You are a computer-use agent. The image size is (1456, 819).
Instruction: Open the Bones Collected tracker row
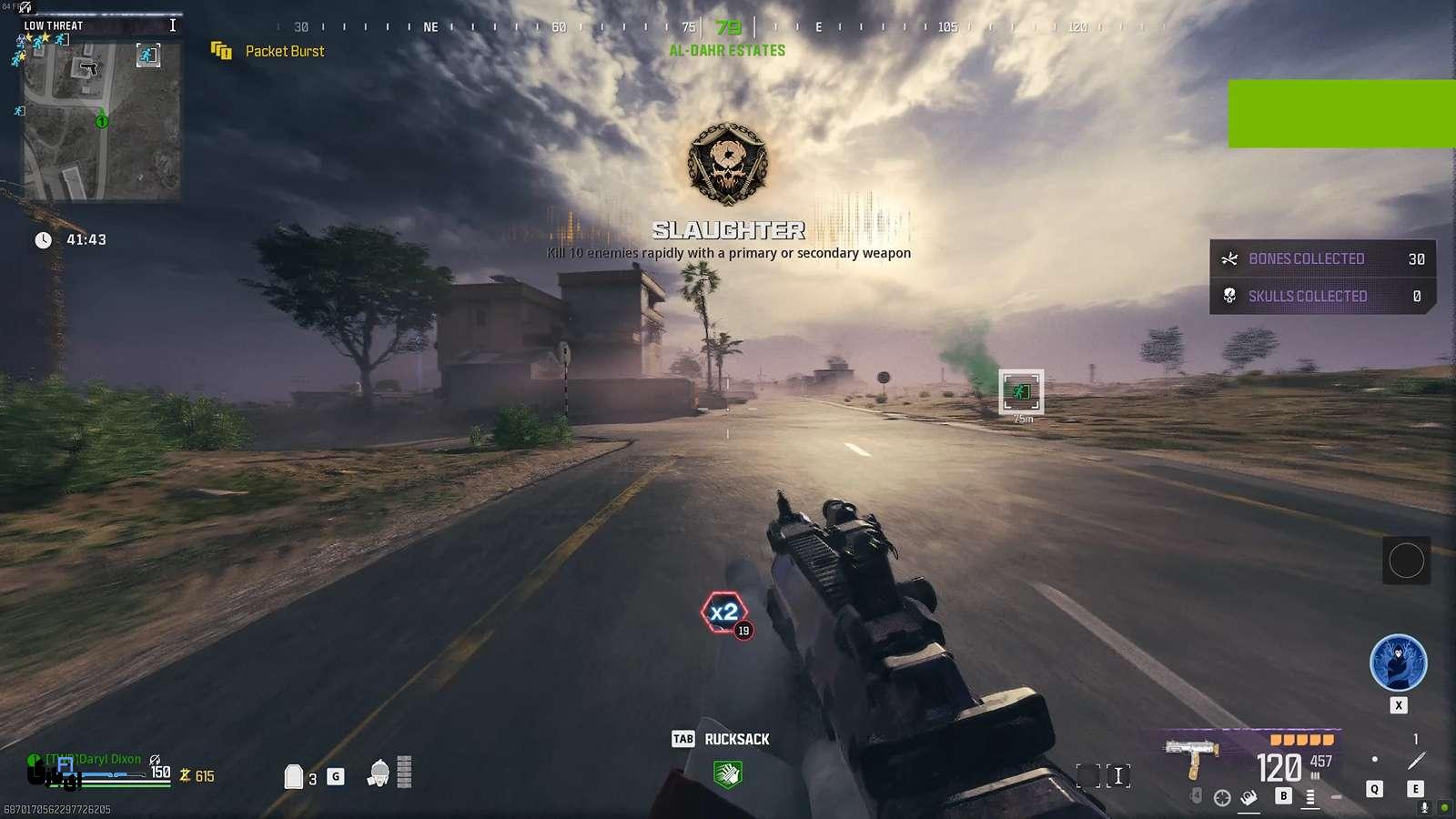[1322, 259]
